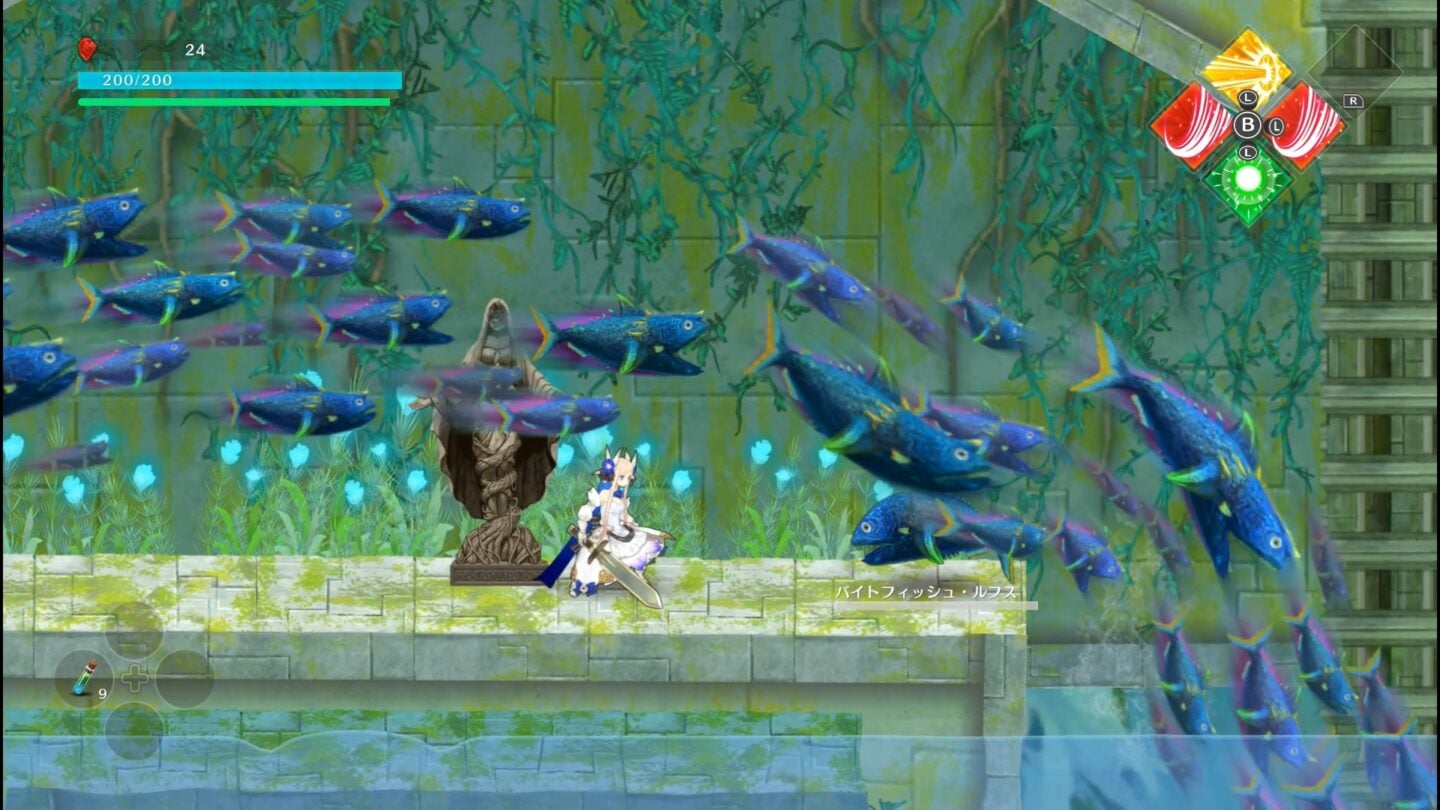Toggle the L button beside the B button

[1275, 126]
